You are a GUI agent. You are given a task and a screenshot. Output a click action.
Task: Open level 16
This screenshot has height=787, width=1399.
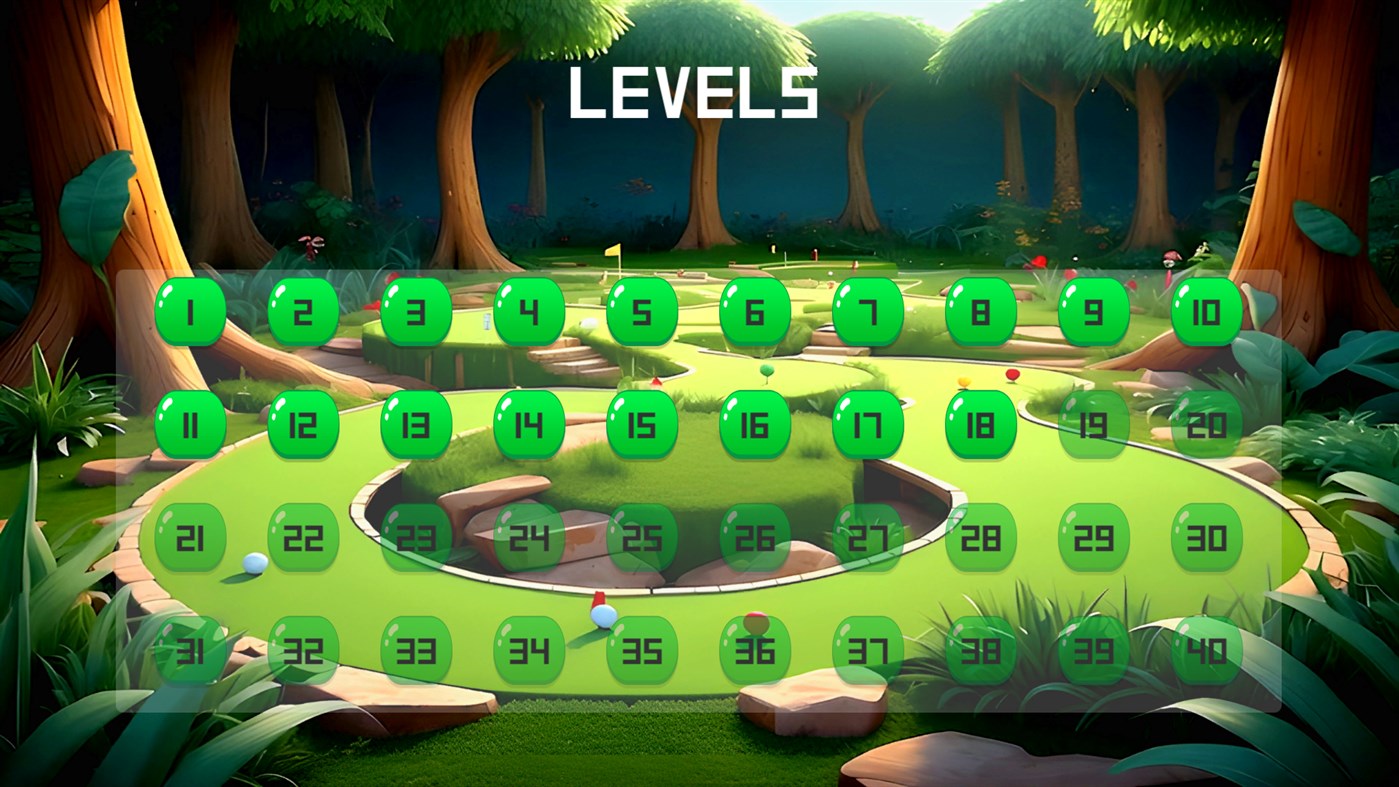click(x=755, y=425)
